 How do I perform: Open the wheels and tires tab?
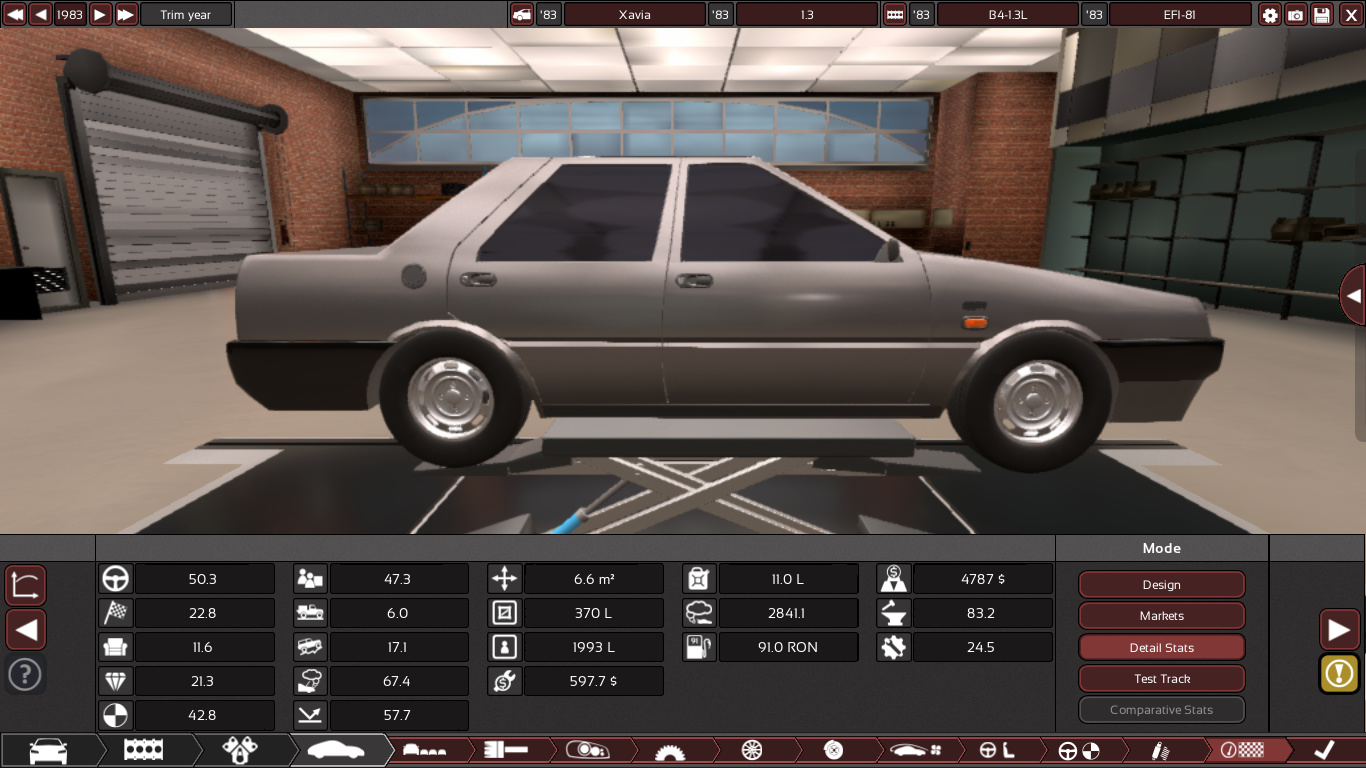pos(752,750)
